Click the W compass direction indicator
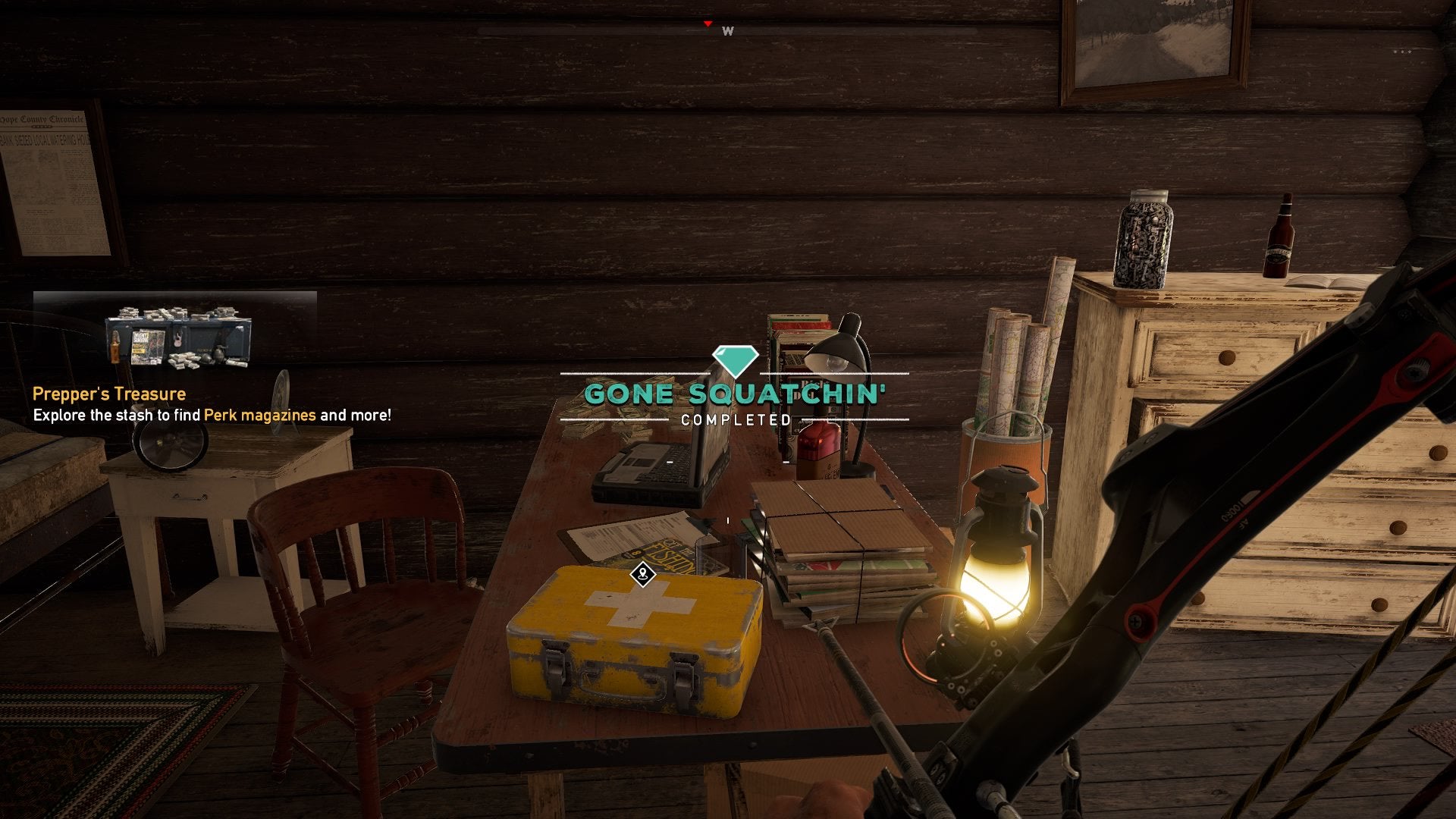1456x819 pixels. (727, 32)
